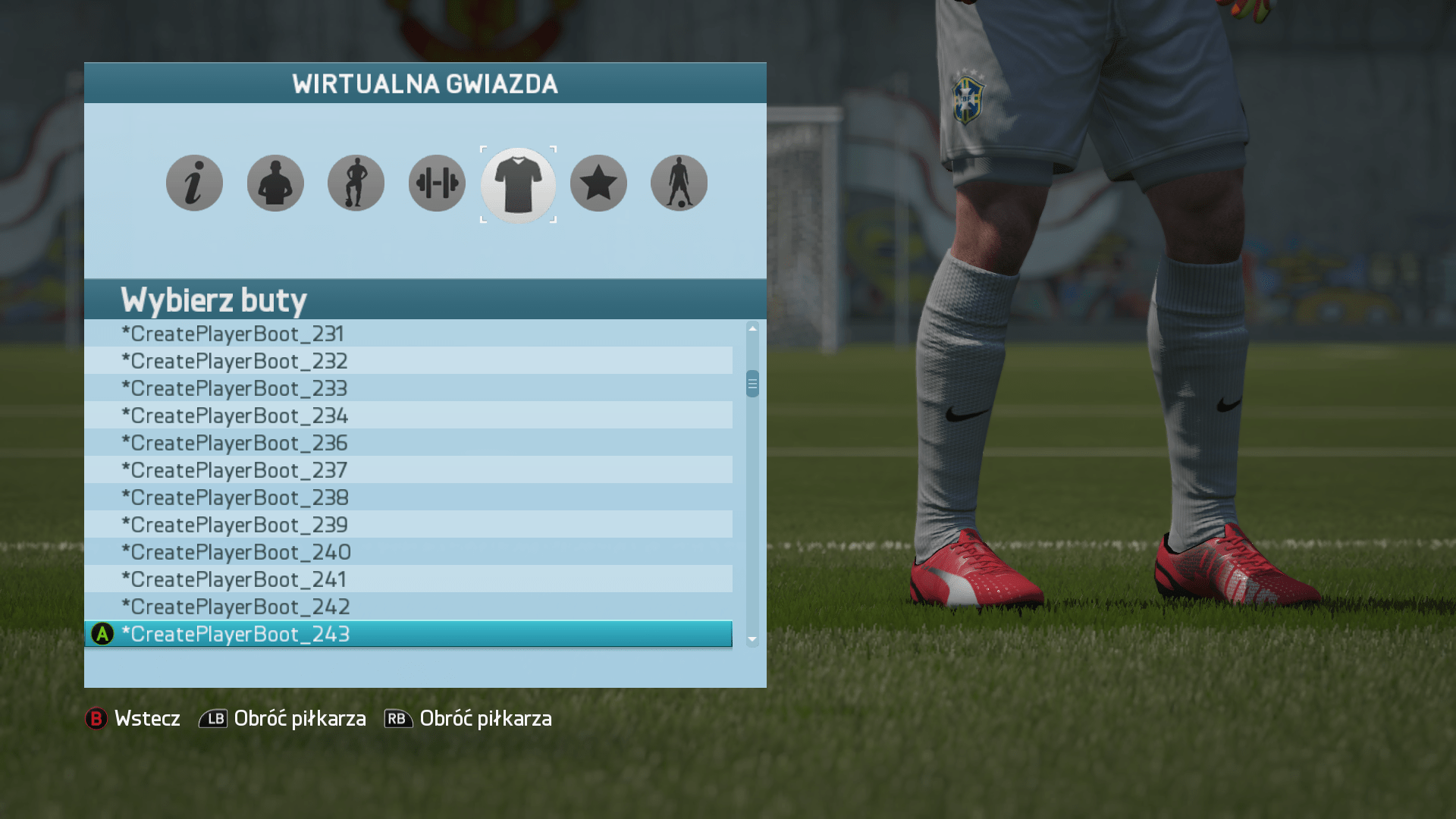Screen dimensions: 1456x819
Task: Click the boot list scrollbar handle
Action: 752,384
